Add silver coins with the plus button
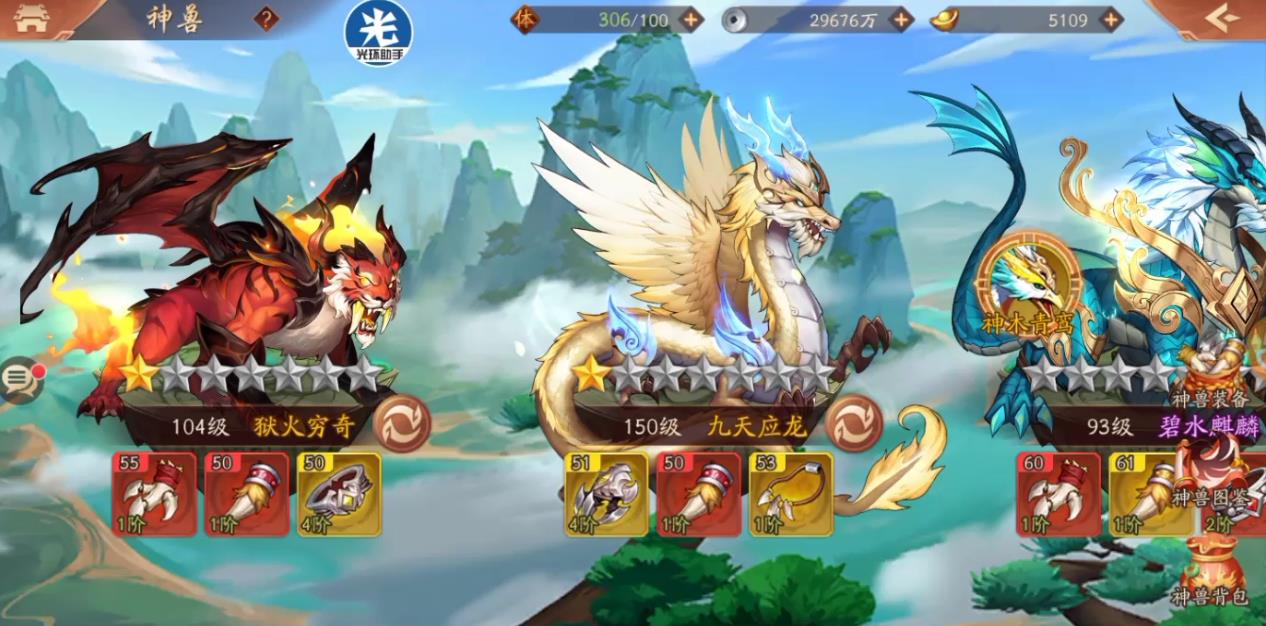1266x626 pixels. (x=902, y=19)
